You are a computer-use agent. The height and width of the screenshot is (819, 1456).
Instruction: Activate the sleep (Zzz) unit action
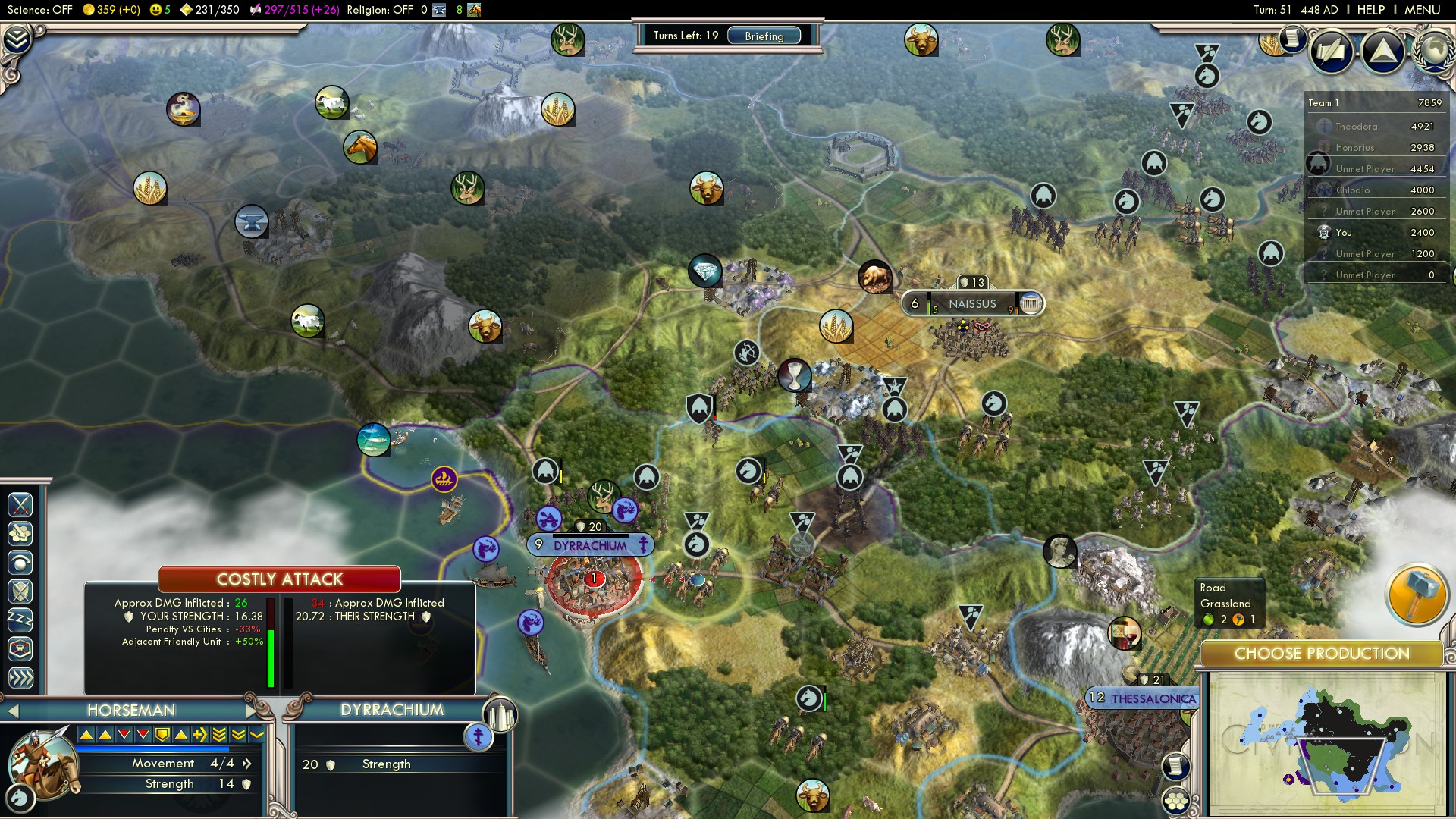tap(20, 620)
